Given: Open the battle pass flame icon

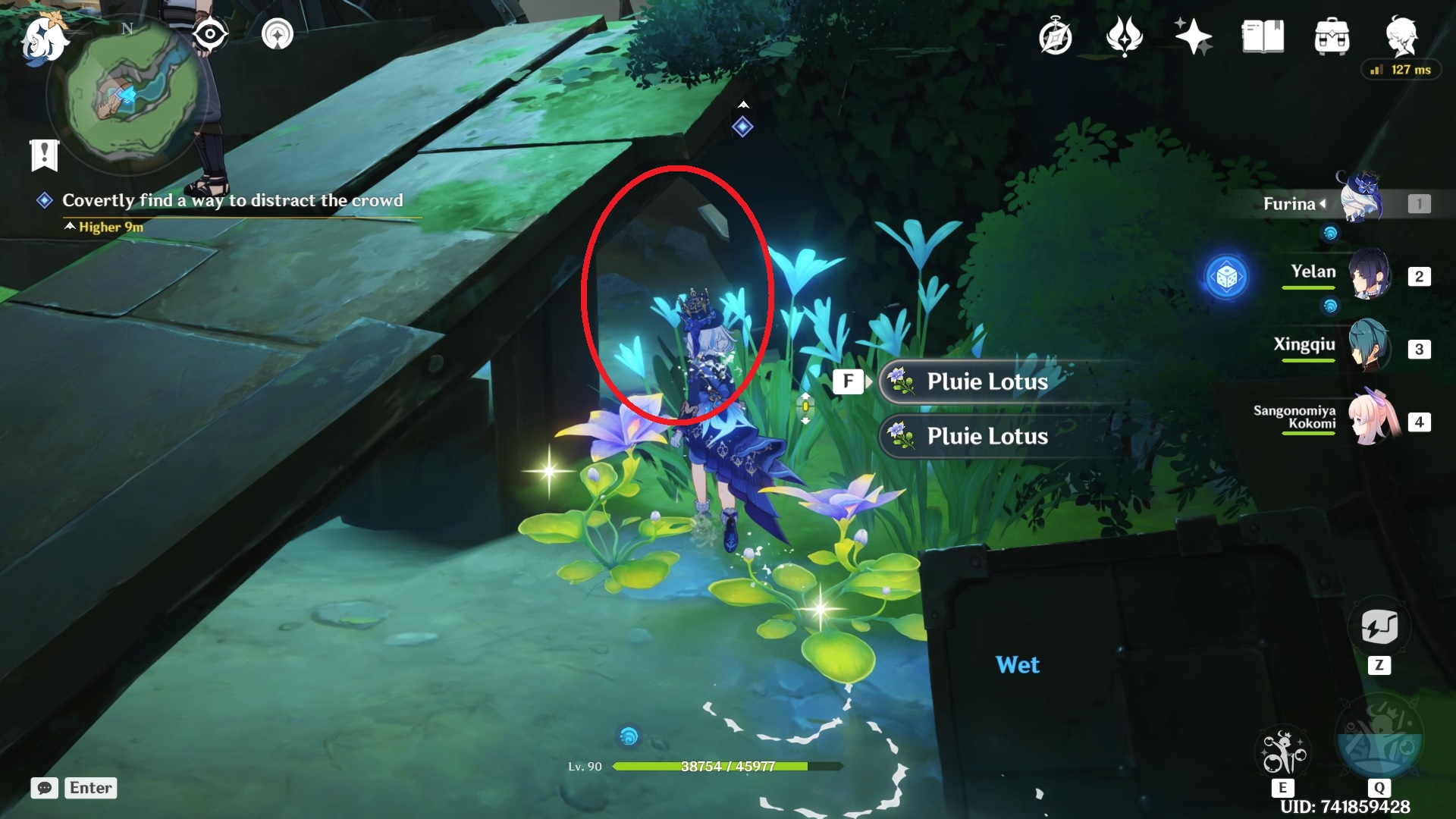Looking at the screenshot, I should pyautogui.click(x=1124, y=36).
